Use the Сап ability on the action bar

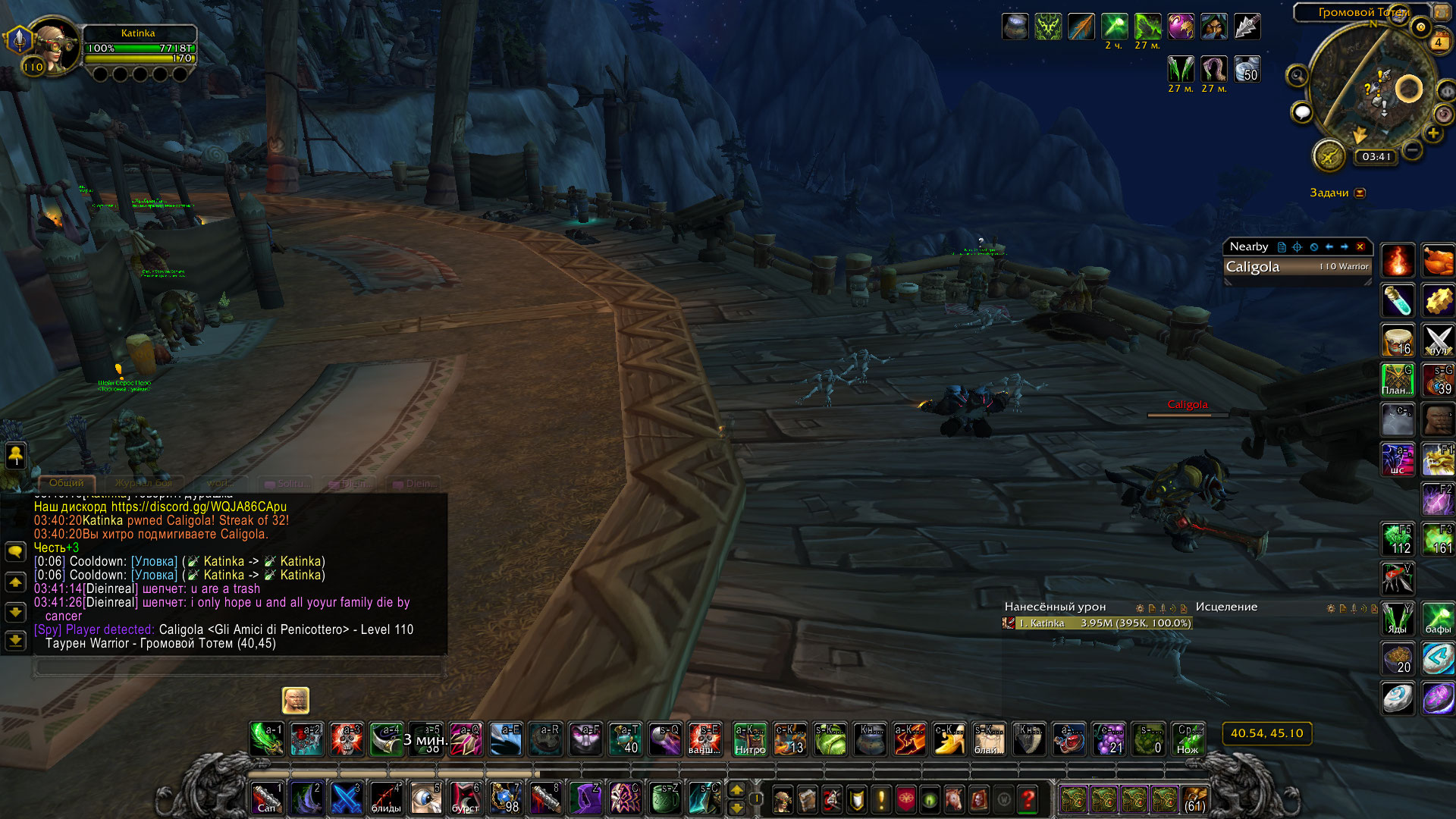(267, 799)
